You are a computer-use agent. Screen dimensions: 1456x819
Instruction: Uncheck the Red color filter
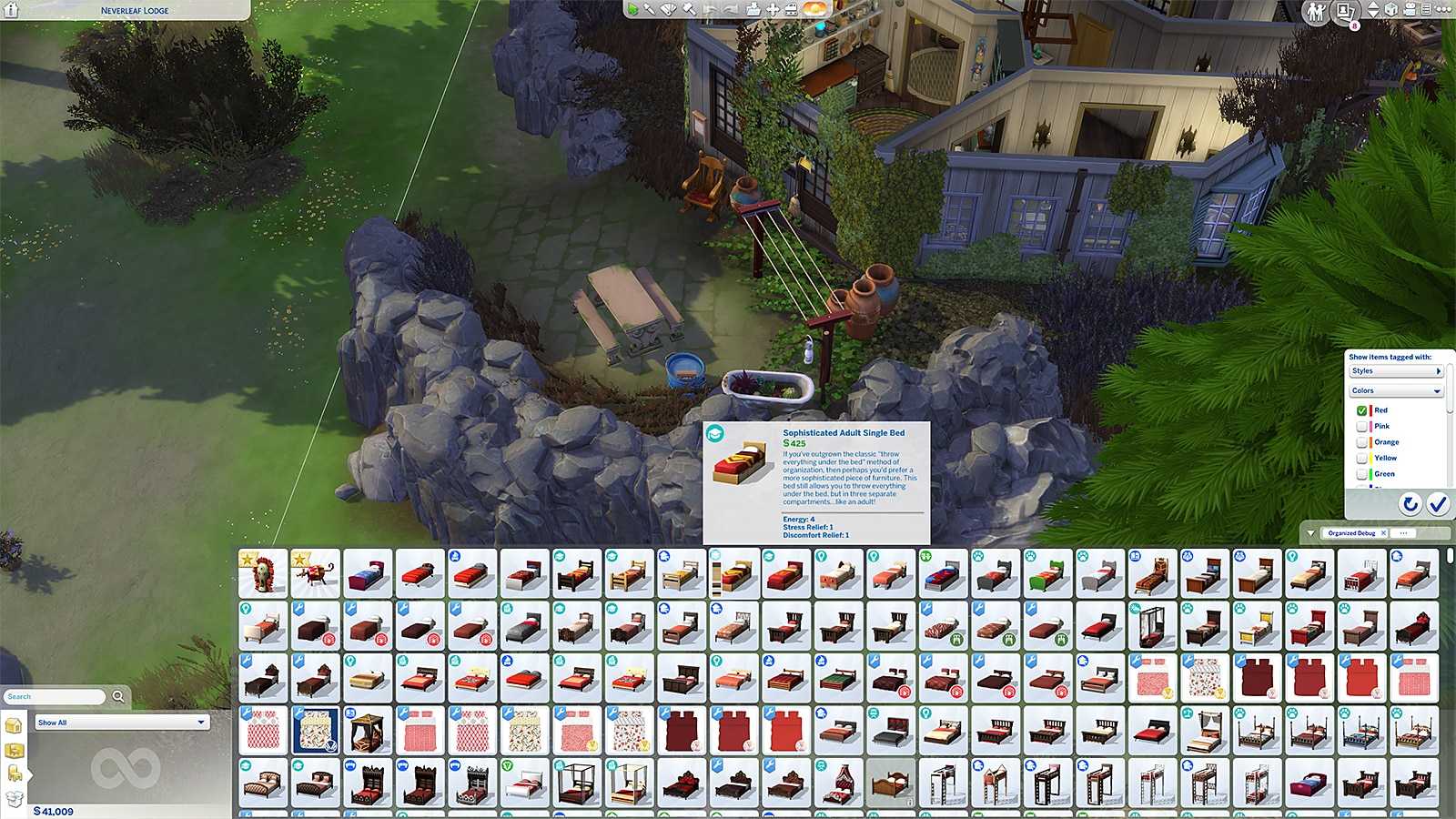[x=1362, y=411]
